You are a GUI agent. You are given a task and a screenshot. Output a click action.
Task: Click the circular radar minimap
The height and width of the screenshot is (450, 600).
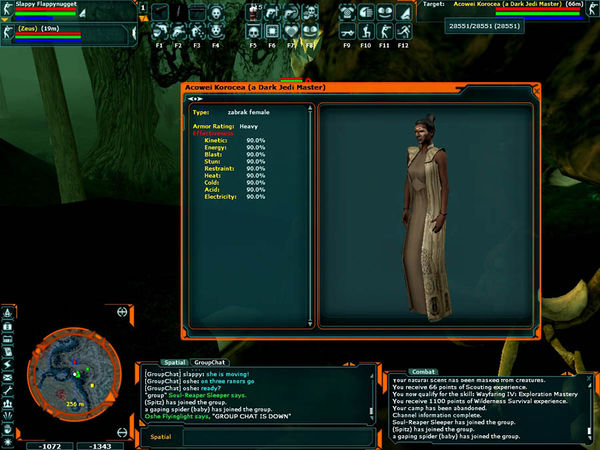pyautogui.click(x=76, y=375)
